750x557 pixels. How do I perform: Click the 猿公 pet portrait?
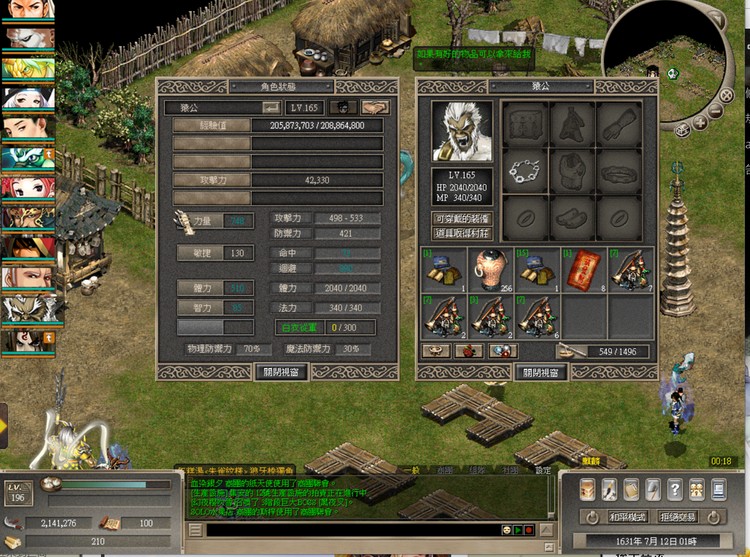point(461,131)
